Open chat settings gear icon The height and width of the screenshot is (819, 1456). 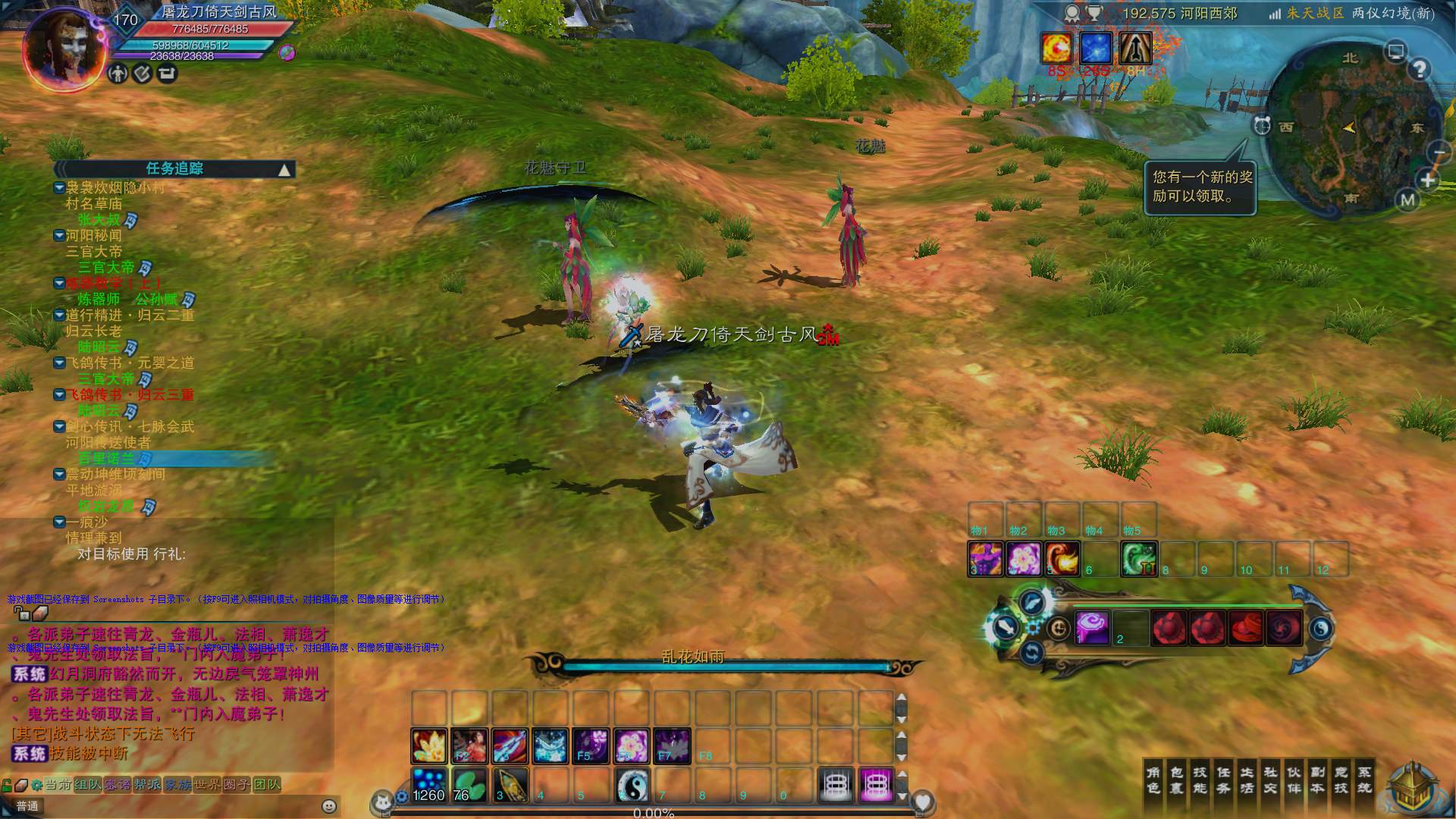[x=36, y=785]
